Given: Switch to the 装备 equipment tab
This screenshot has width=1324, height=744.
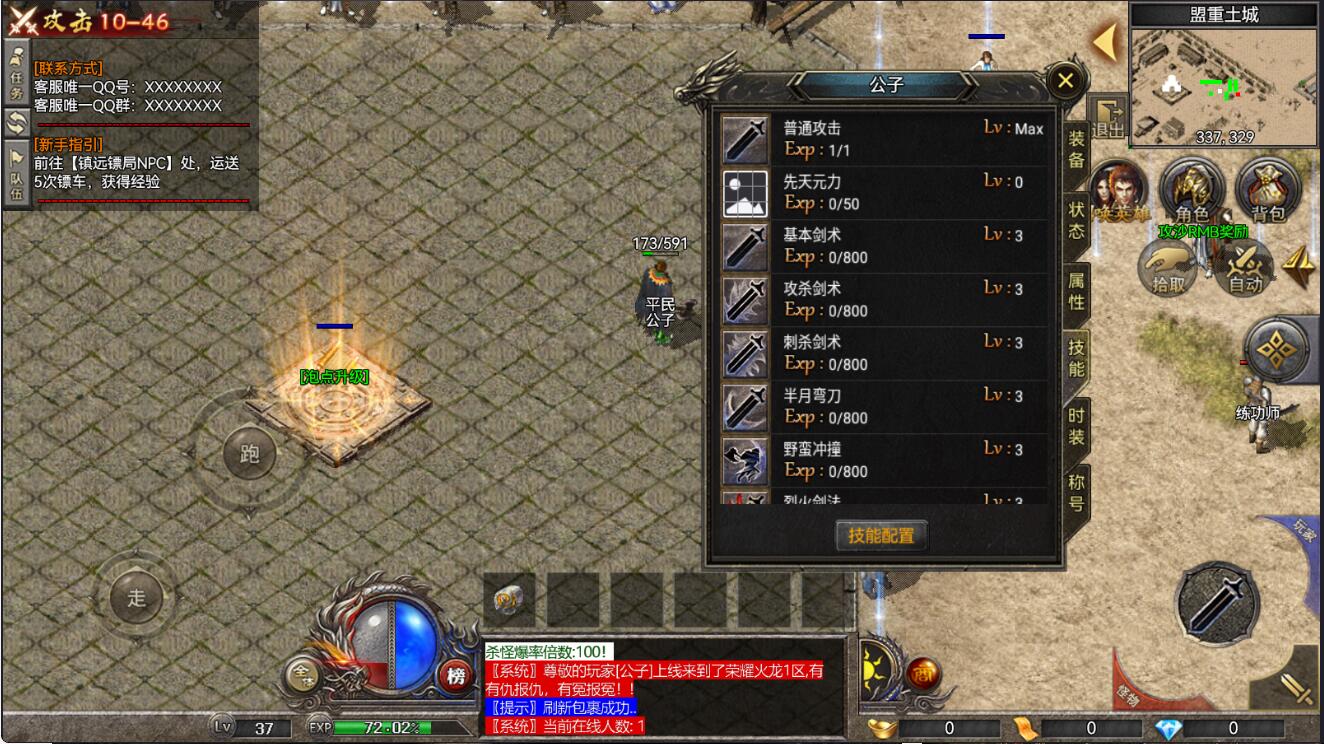Looking at the screenshot, I should [1076, 150].
